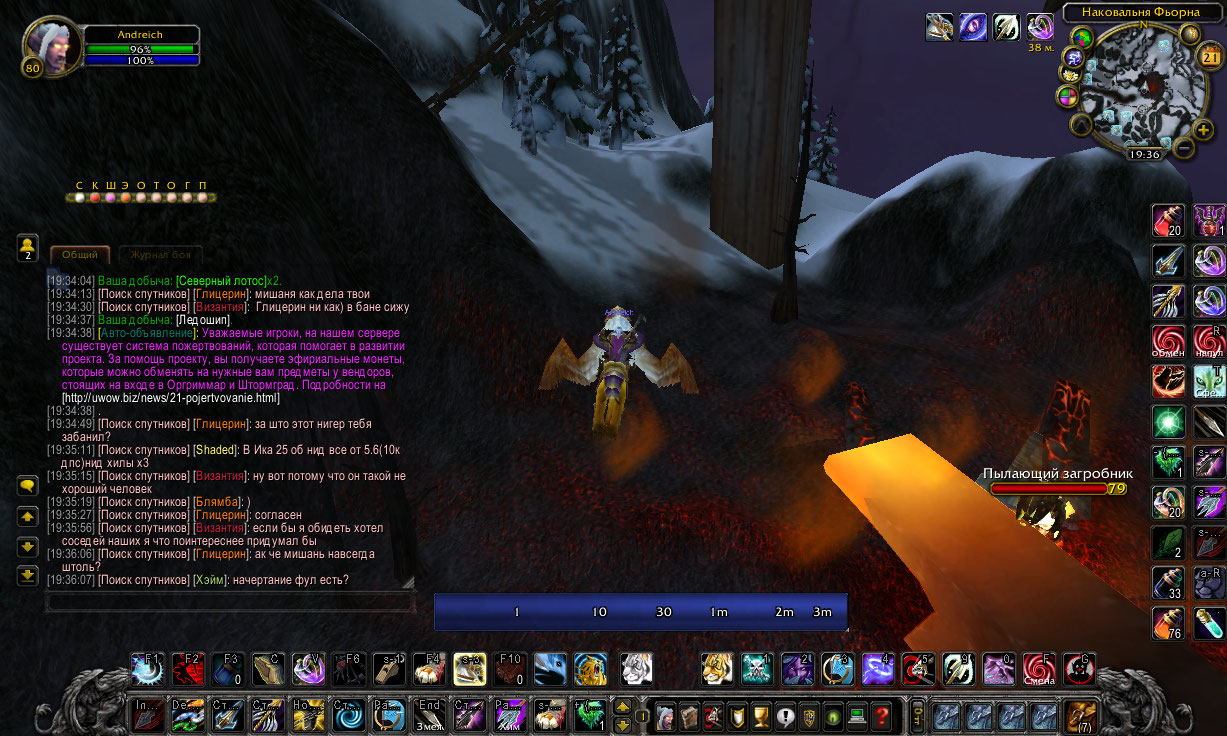Open the golden trophy achievements button
The width and height of the screenshot is (1227, 736).
tap(760, 716)
